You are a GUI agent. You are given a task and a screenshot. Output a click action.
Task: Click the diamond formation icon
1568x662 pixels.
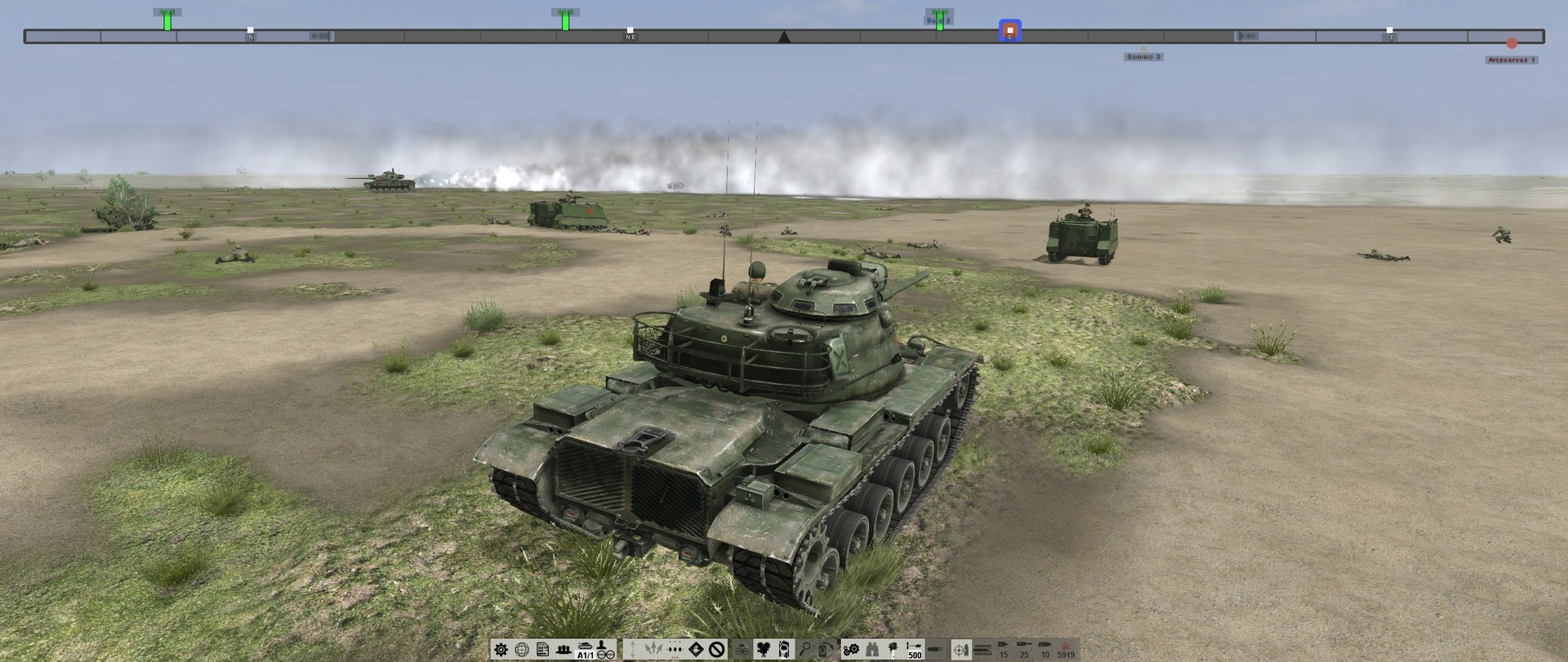695,649
